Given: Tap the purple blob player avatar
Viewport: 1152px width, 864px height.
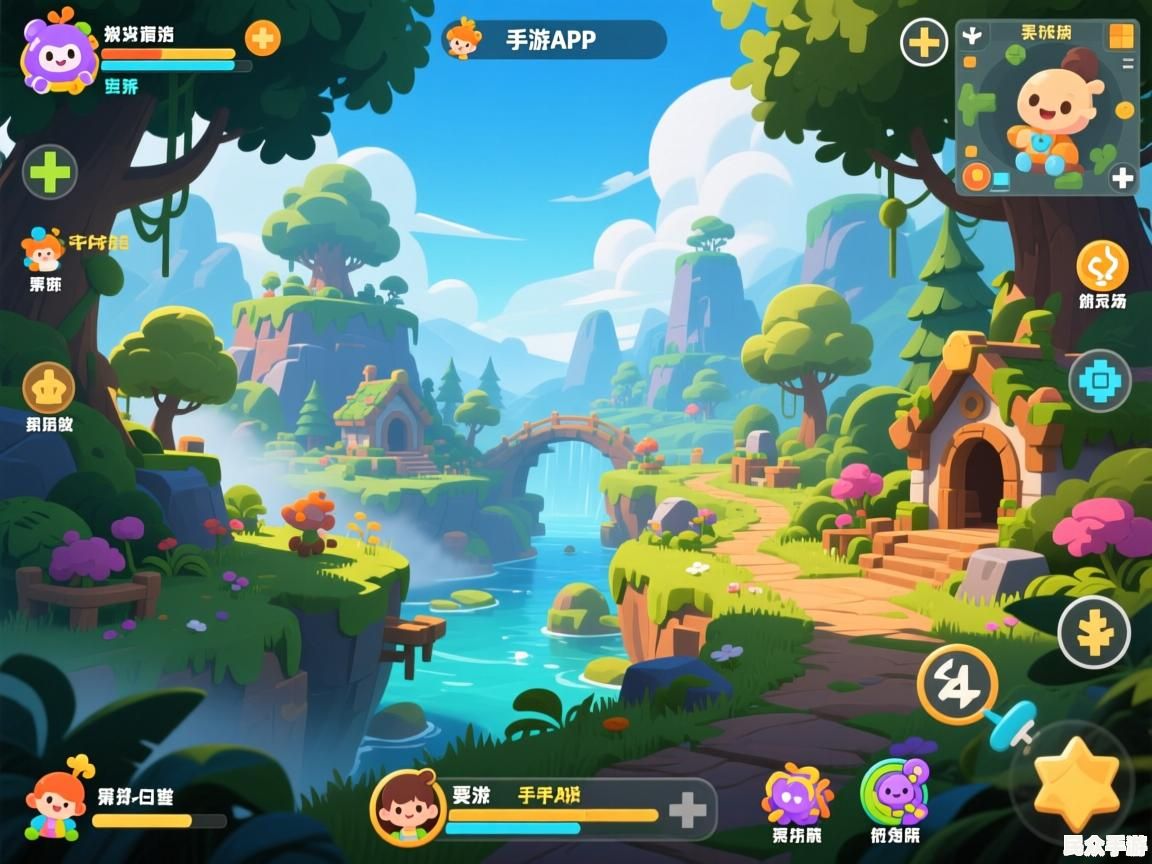Looking at the screenshot, I should 58,53.
